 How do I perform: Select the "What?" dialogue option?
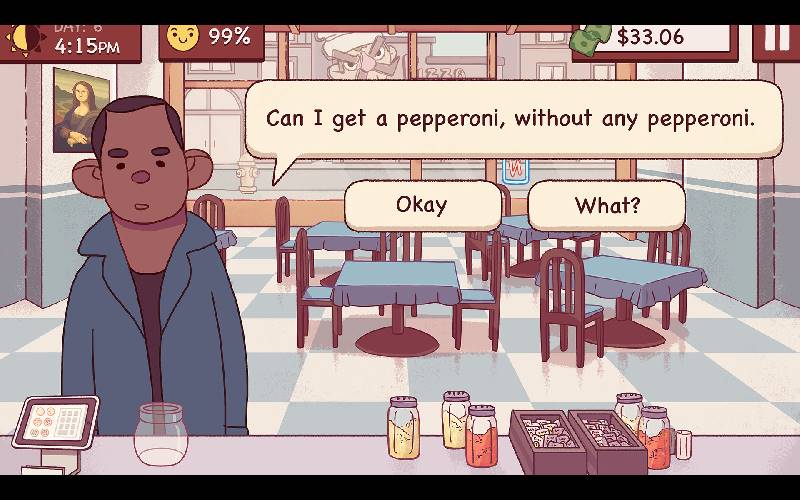(607, 206)
